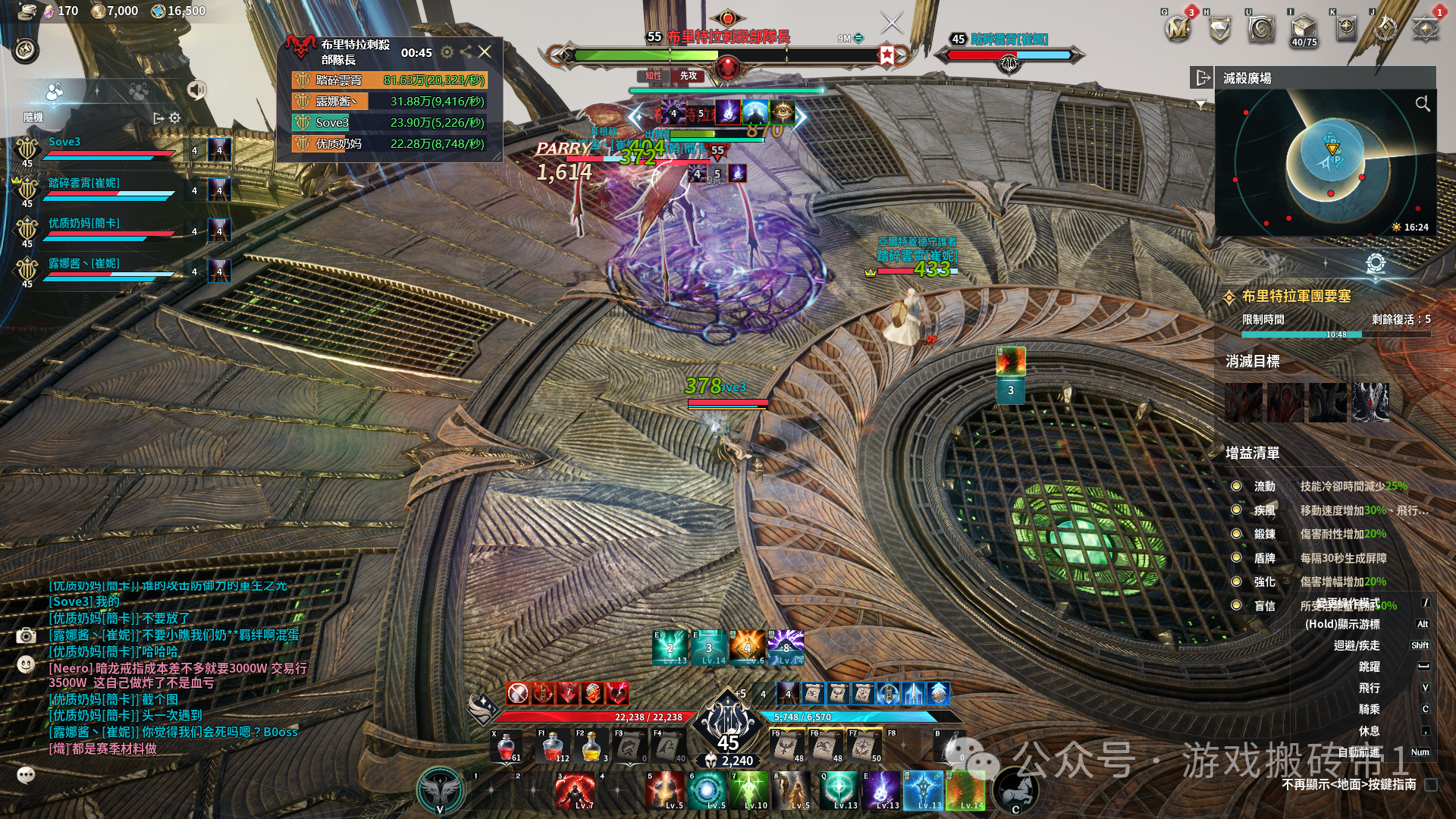Open the inventory cube showing 40/75

[1304, 30]
